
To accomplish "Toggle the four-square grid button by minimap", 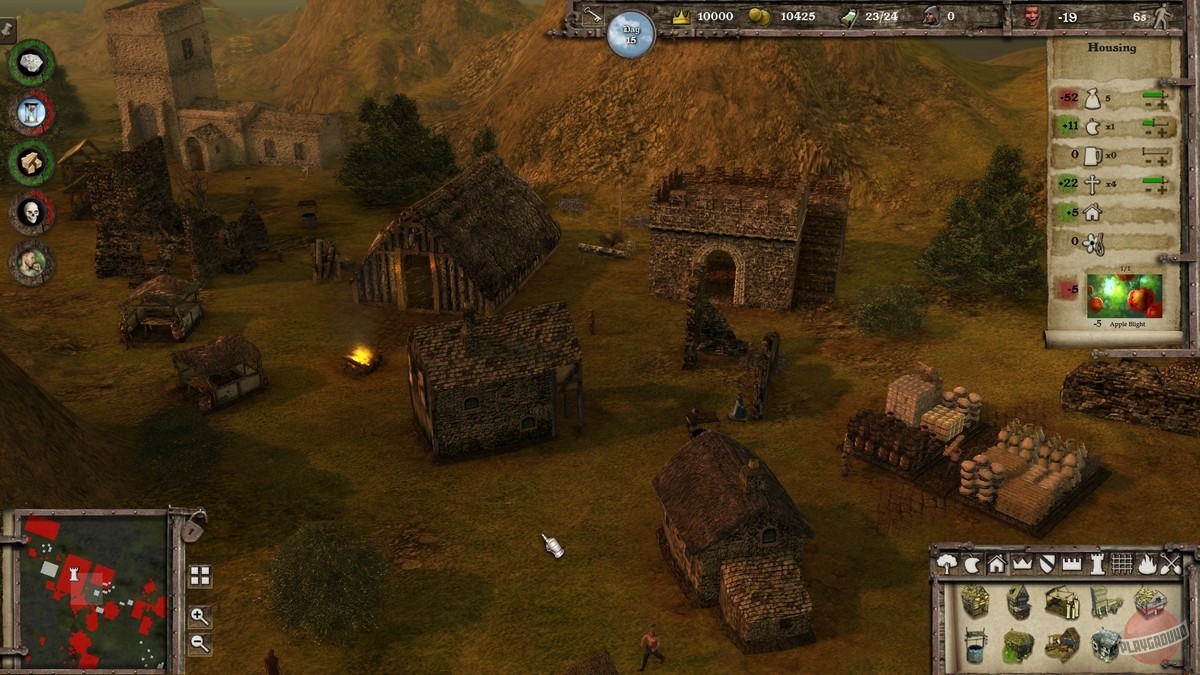I will [x=200, y=576].
